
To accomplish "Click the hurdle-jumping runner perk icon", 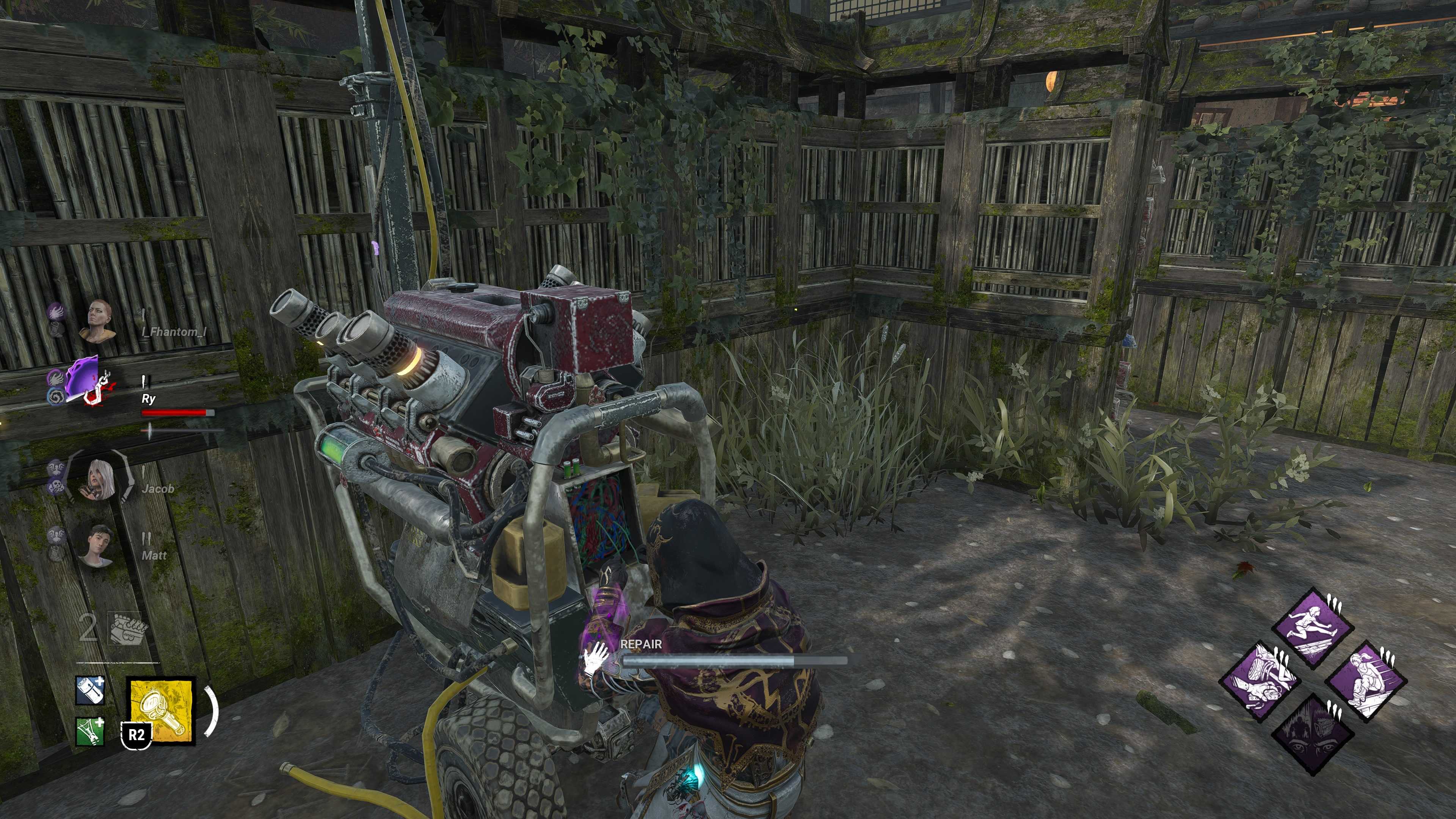I will [1312, 628].
